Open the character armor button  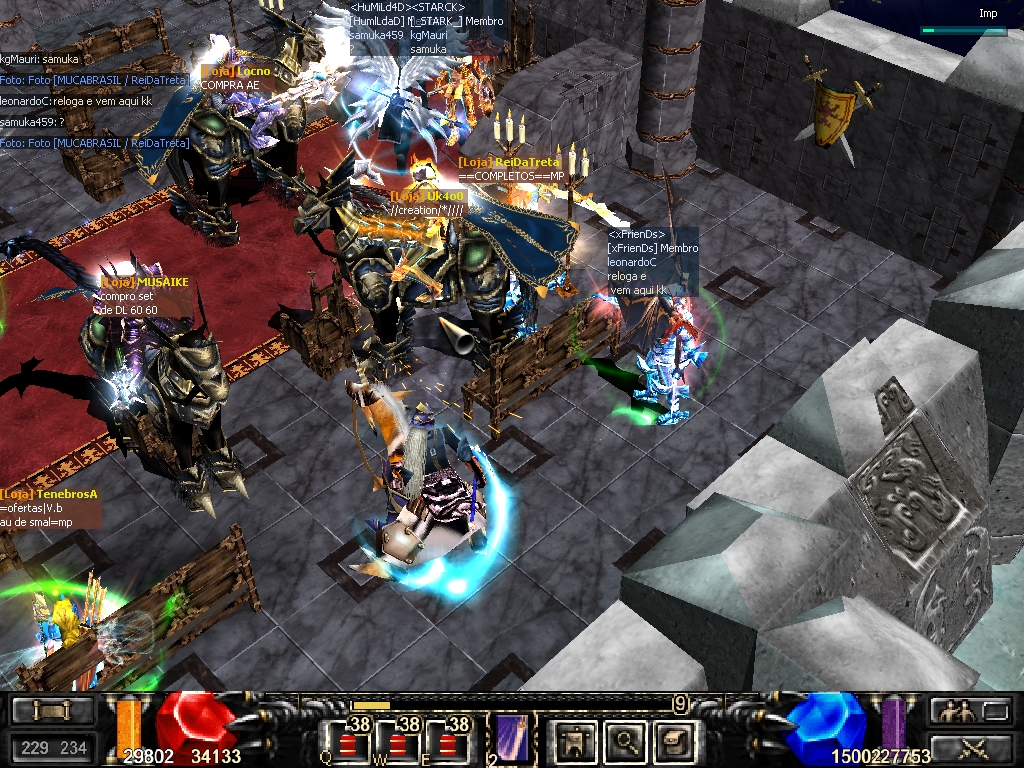click(574, 742)
